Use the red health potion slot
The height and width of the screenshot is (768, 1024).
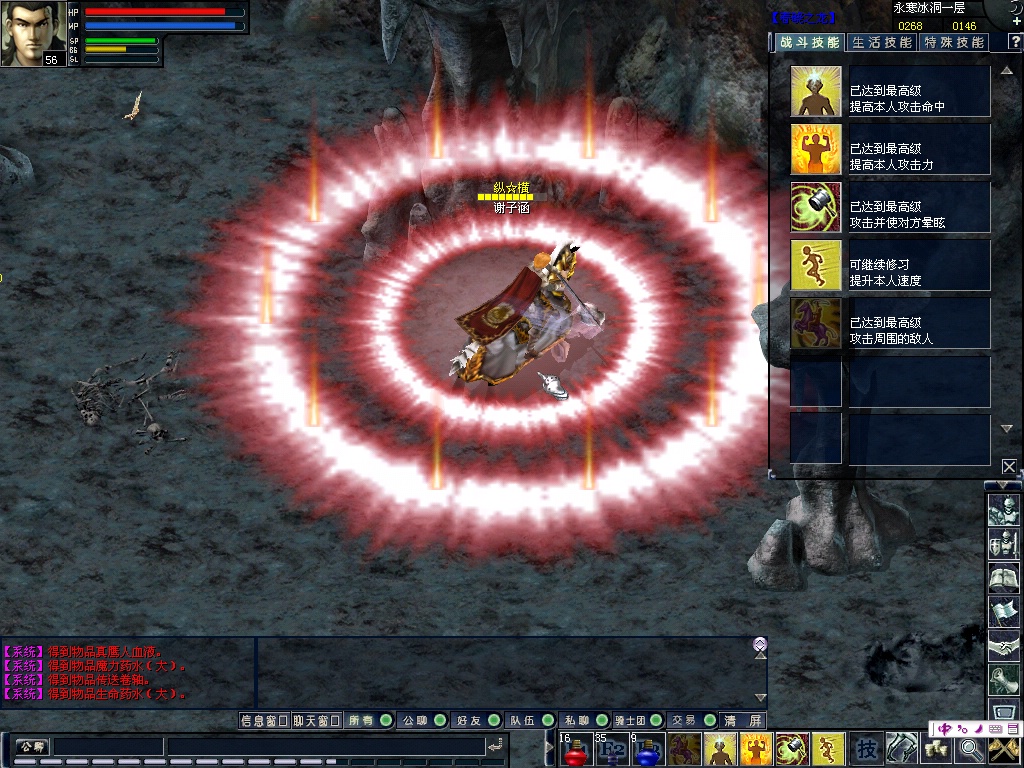573,750
